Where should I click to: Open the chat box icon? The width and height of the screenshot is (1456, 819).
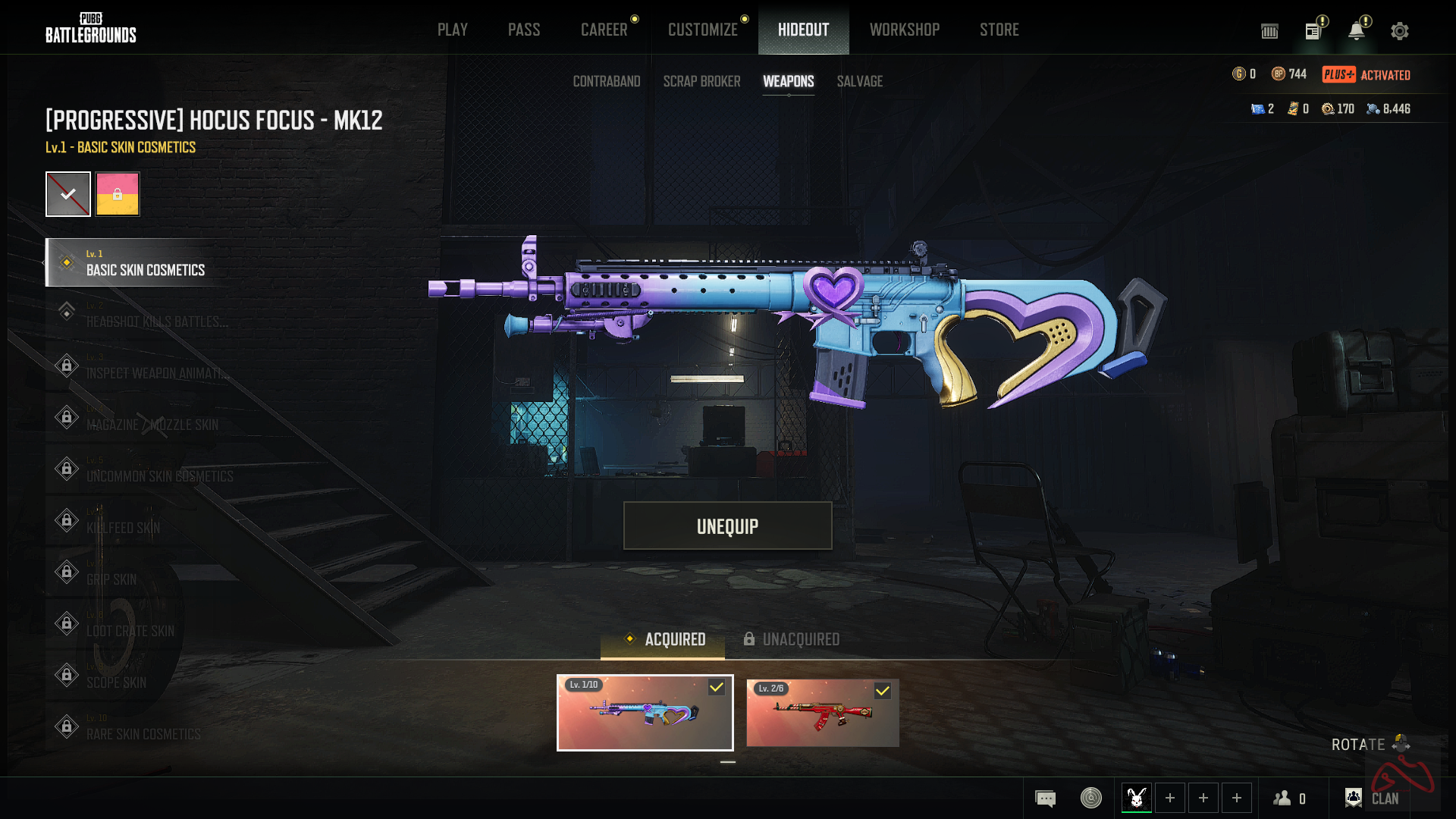point(1045,798)
